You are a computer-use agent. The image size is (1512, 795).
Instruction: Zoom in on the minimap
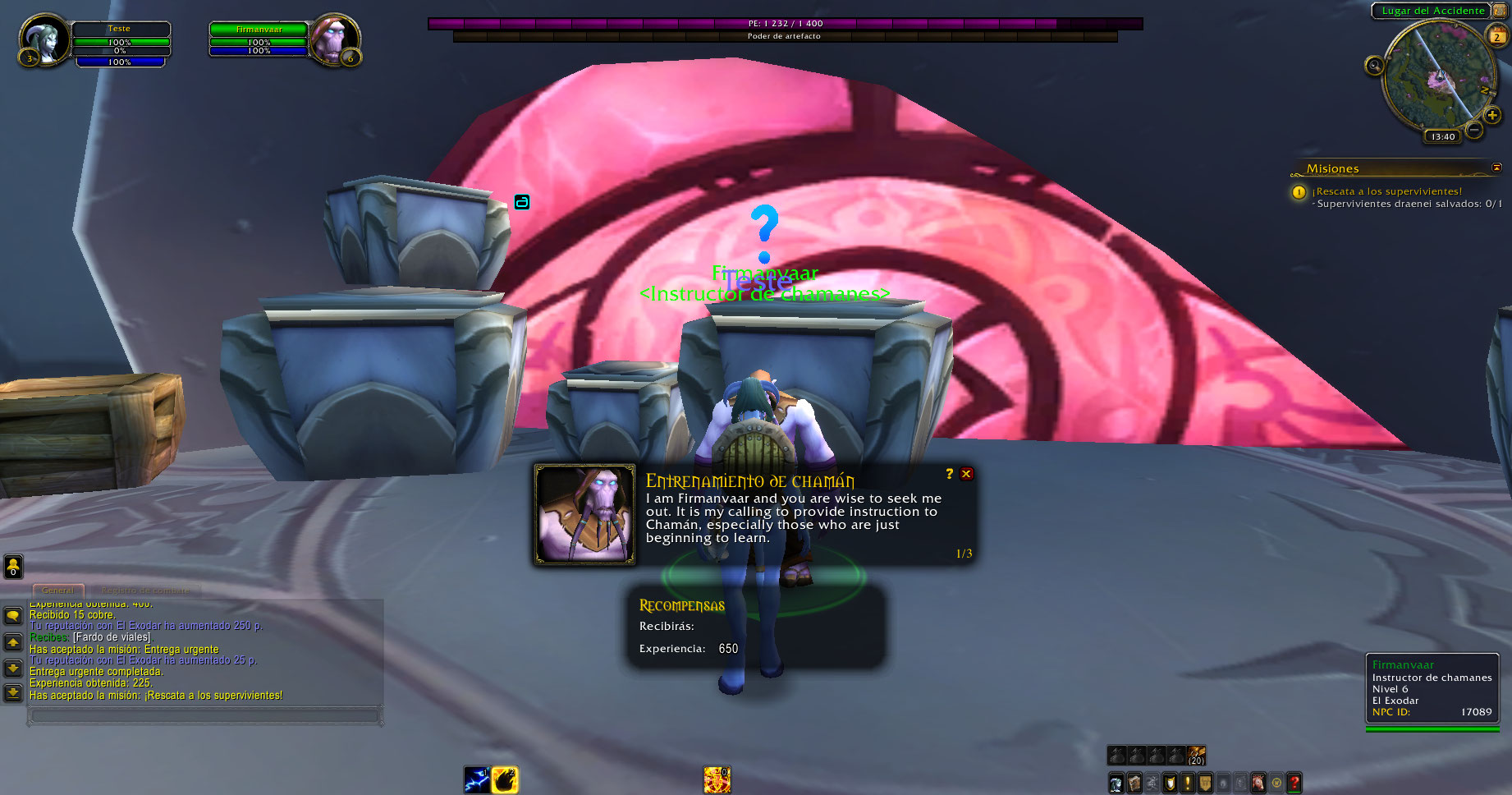coord(1491,116)
